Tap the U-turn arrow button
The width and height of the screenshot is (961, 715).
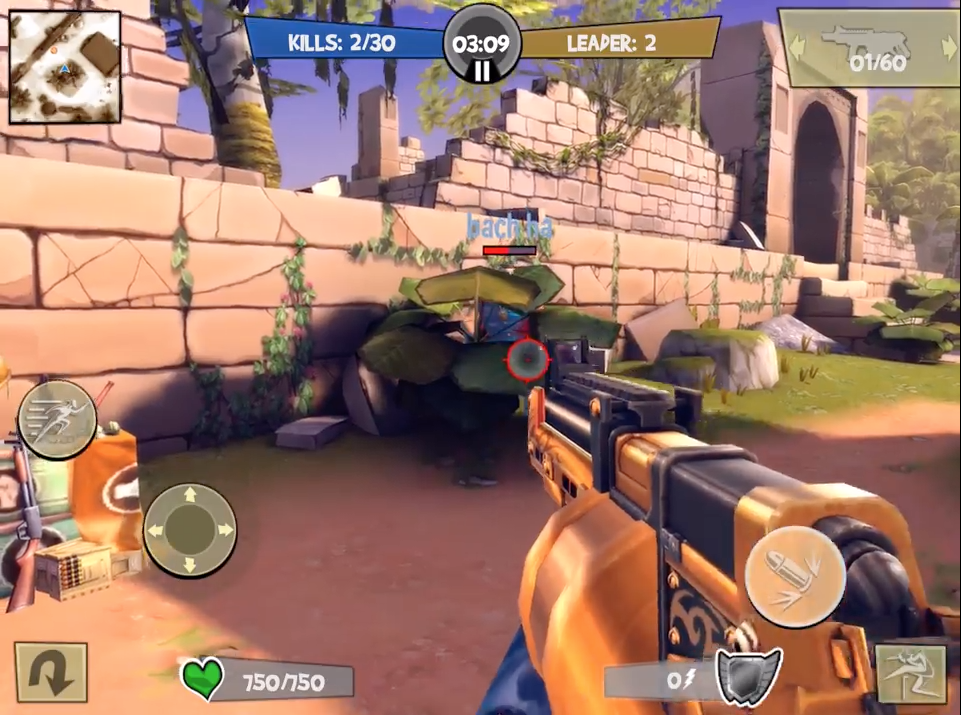(50, 671)
